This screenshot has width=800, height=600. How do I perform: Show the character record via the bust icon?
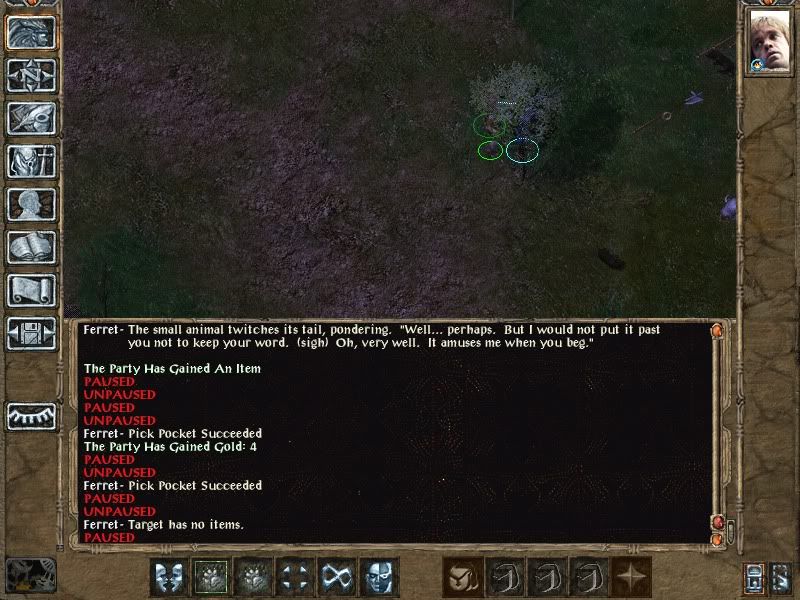[x=31, y=204]
